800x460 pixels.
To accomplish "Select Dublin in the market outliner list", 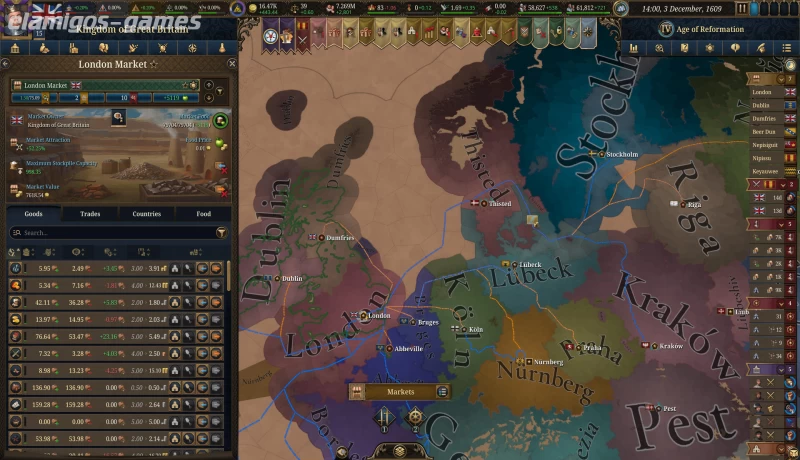I will (762, 104).
